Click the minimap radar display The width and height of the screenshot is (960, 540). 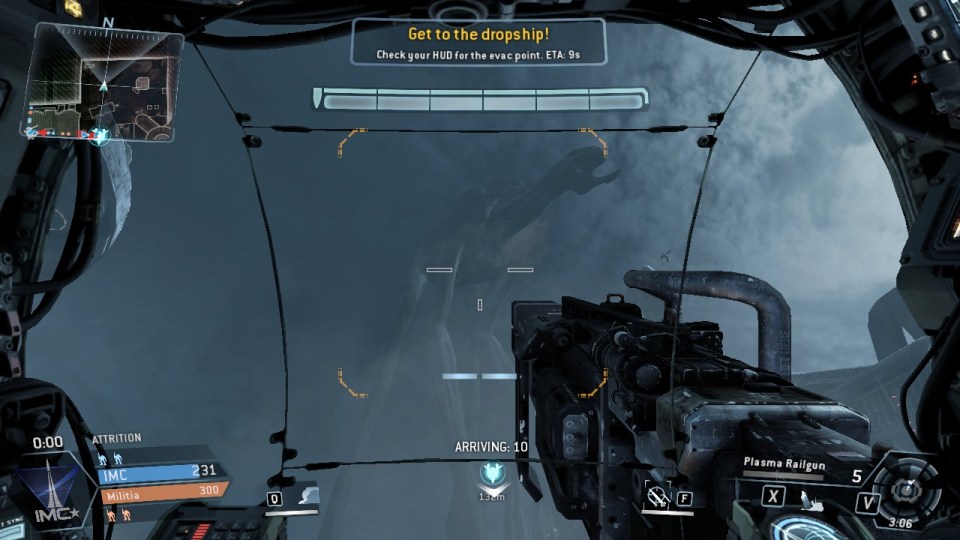pyautogui.click(x=104, y=84)
